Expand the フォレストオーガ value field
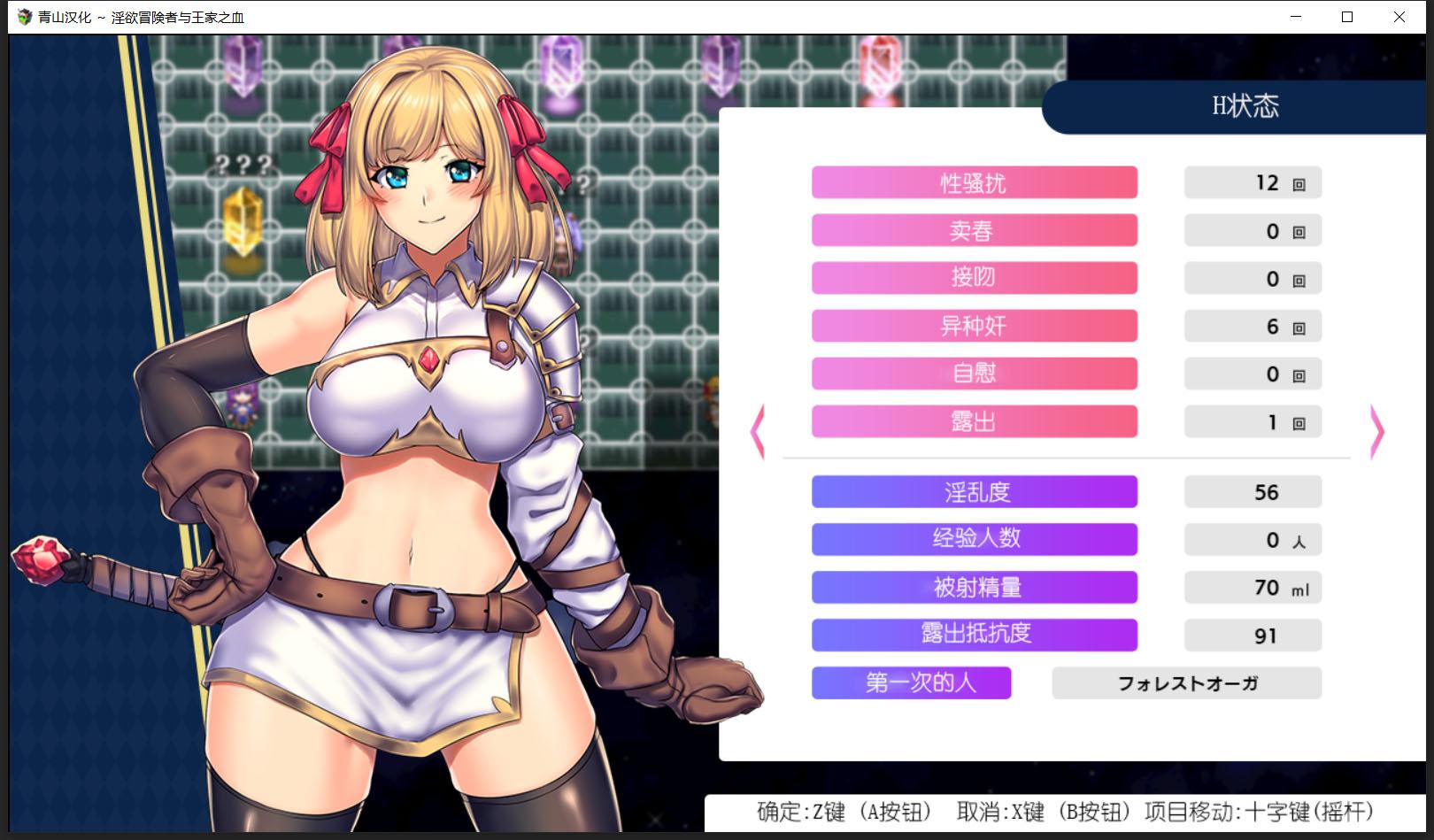This screenshot has height=840, width=1434. 1186,682
